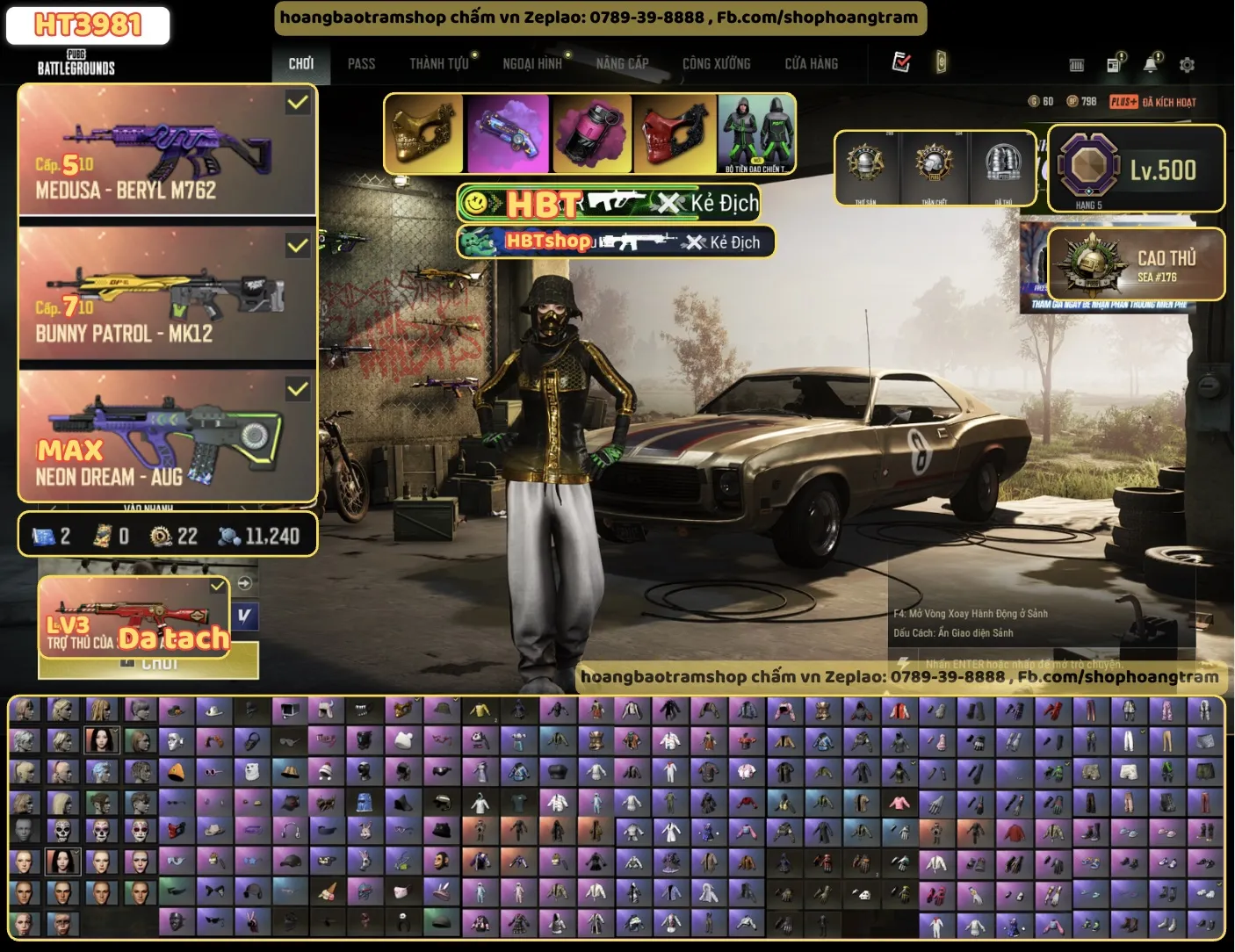
Task: Visit the CỬA HÀNG store tab
Action: (x=811, y=63)
